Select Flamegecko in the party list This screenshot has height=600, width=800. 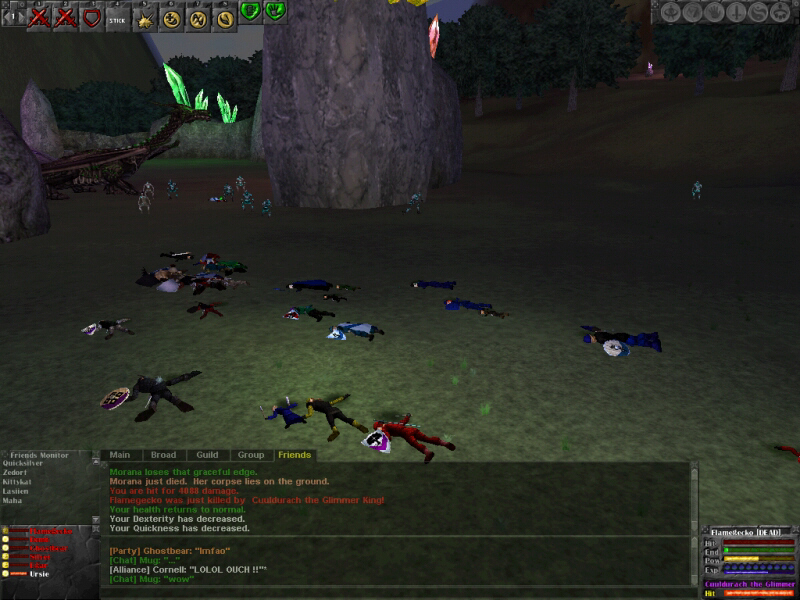50,531
